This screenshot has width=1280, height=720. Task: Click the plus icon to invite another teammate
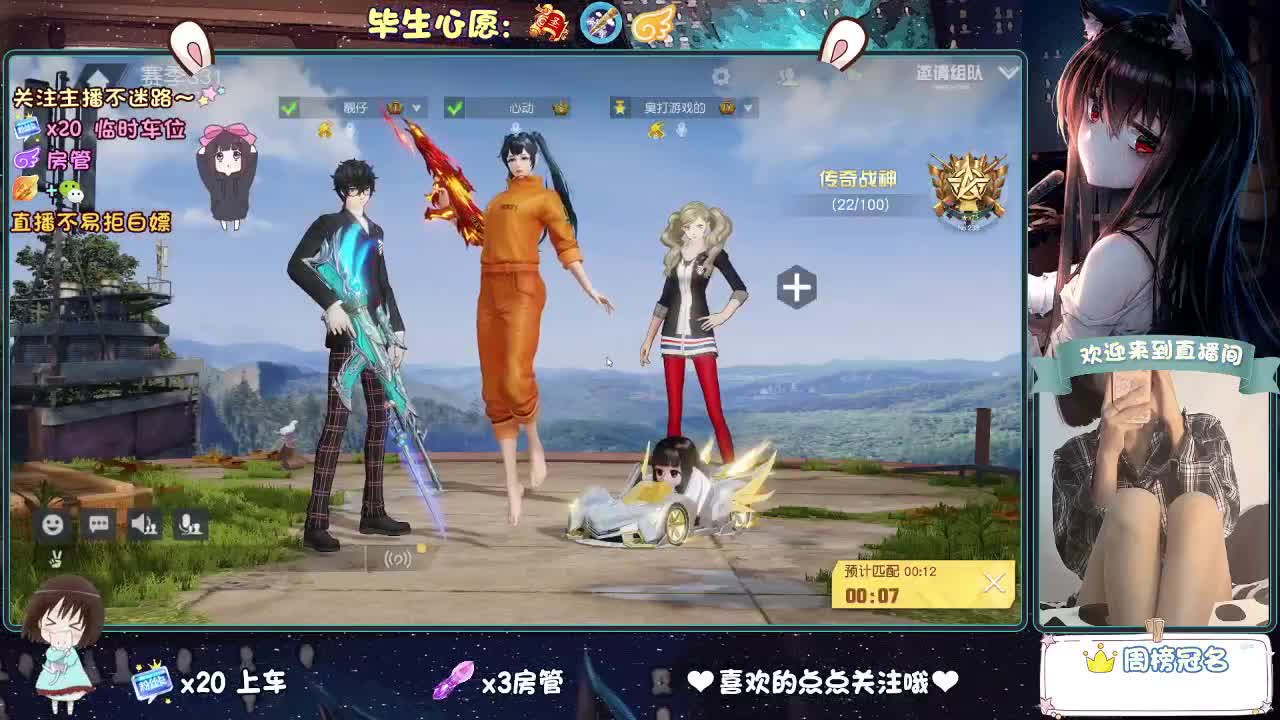tap(795, 287)
